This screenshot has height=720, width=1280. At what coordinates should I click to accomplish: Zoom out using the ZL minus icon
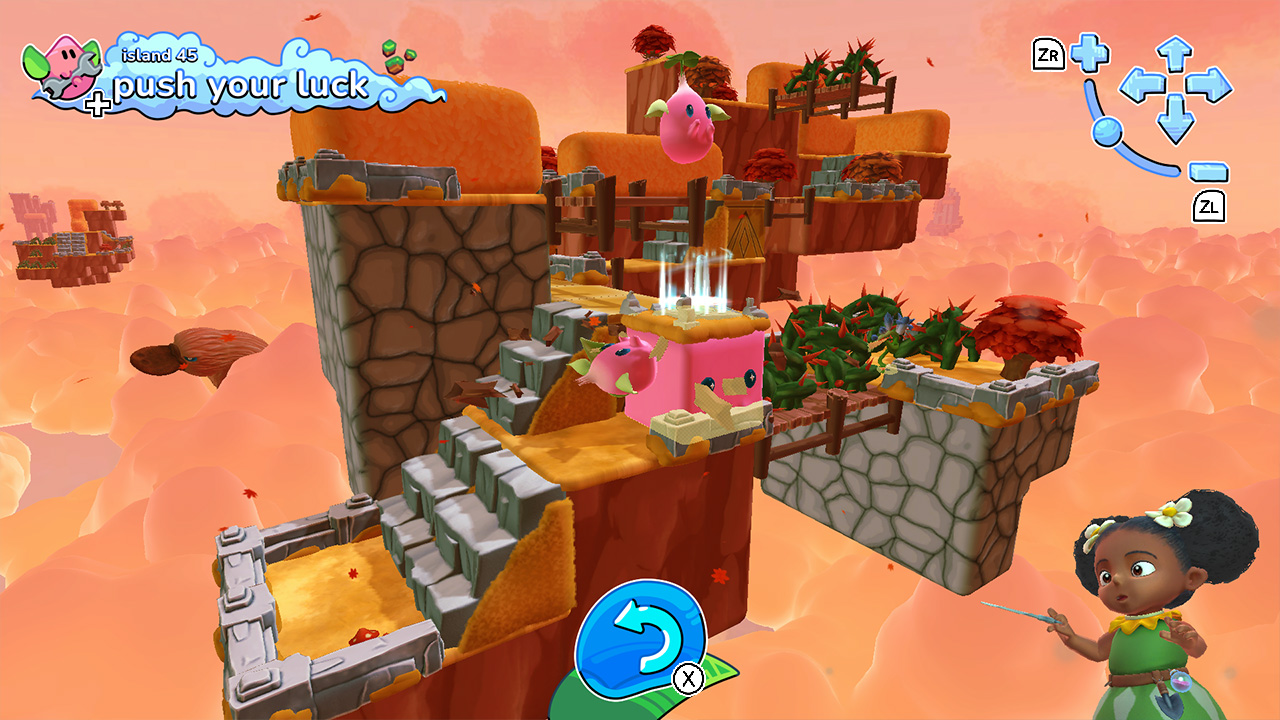pos(1207,170)
